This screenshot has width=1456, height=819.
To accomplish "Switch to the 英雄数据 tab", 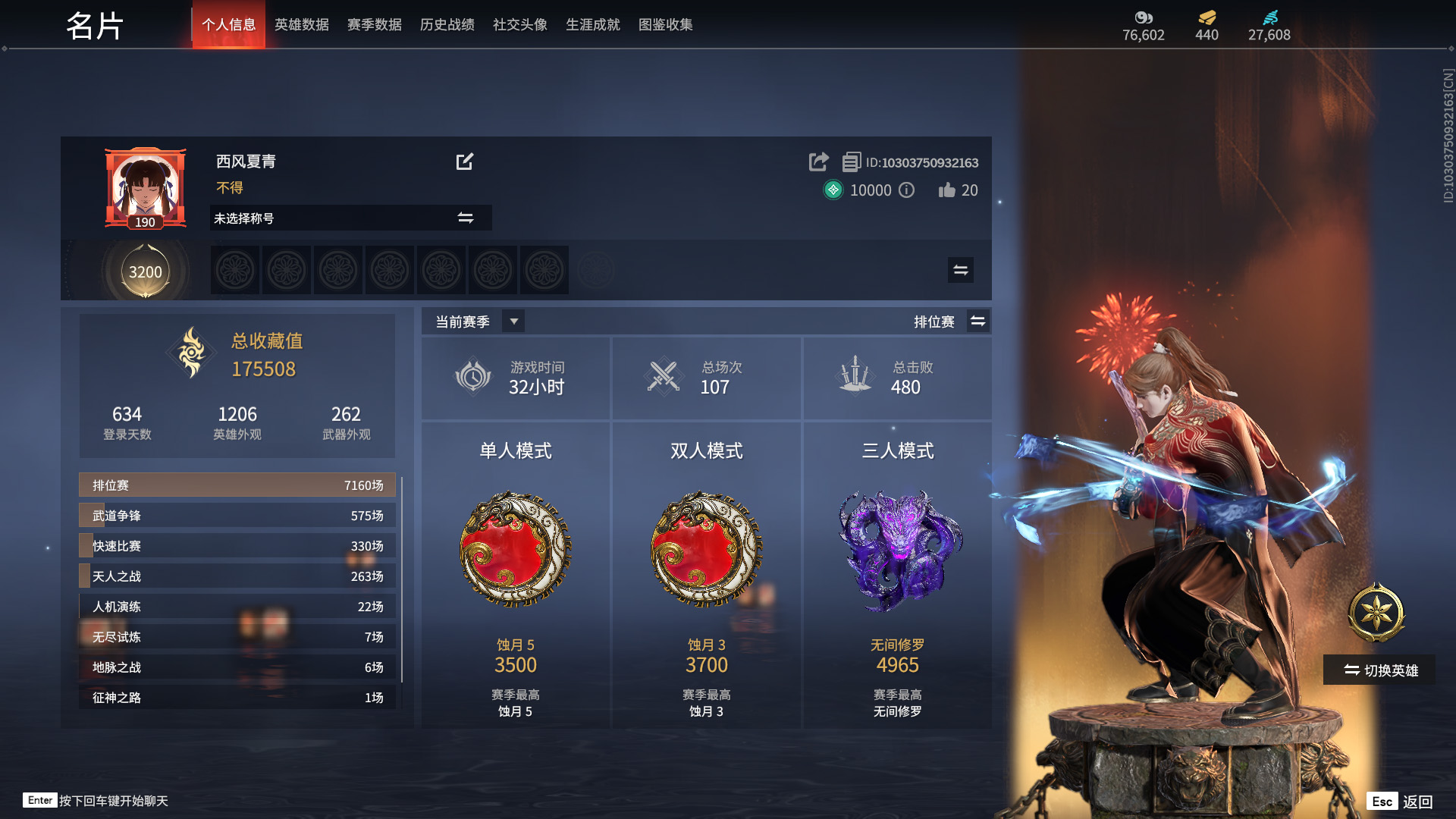I will pyautogui.click(x=301, y=24).
